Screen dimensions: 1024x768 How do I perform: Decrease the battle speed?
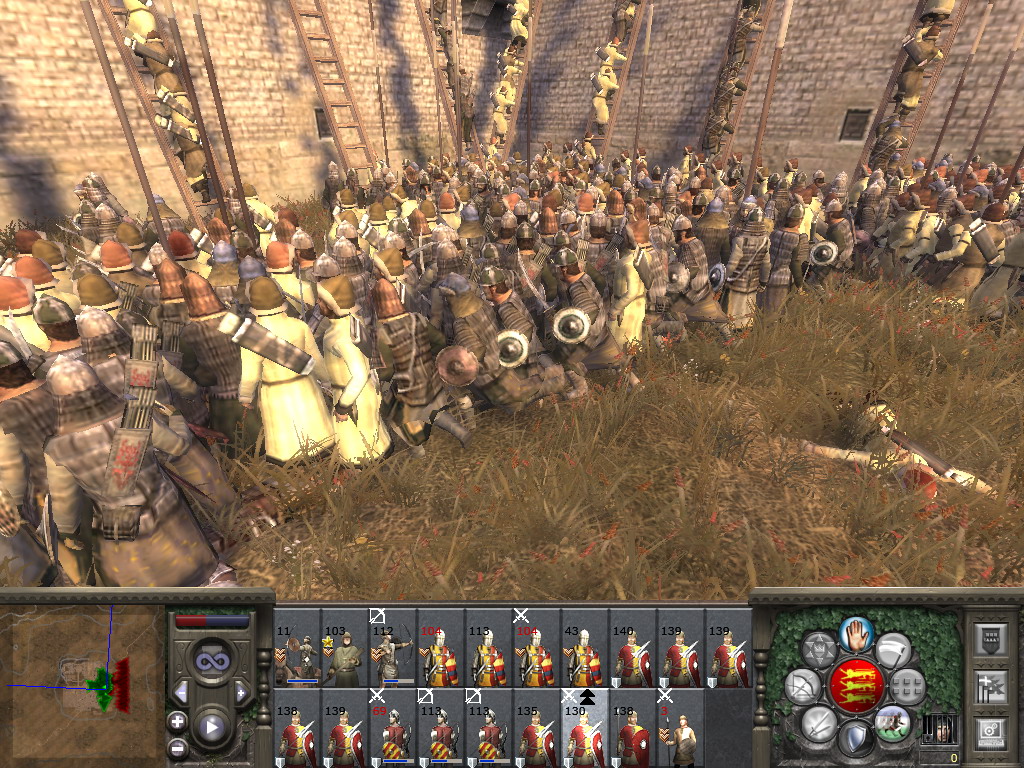coord(181,692)
